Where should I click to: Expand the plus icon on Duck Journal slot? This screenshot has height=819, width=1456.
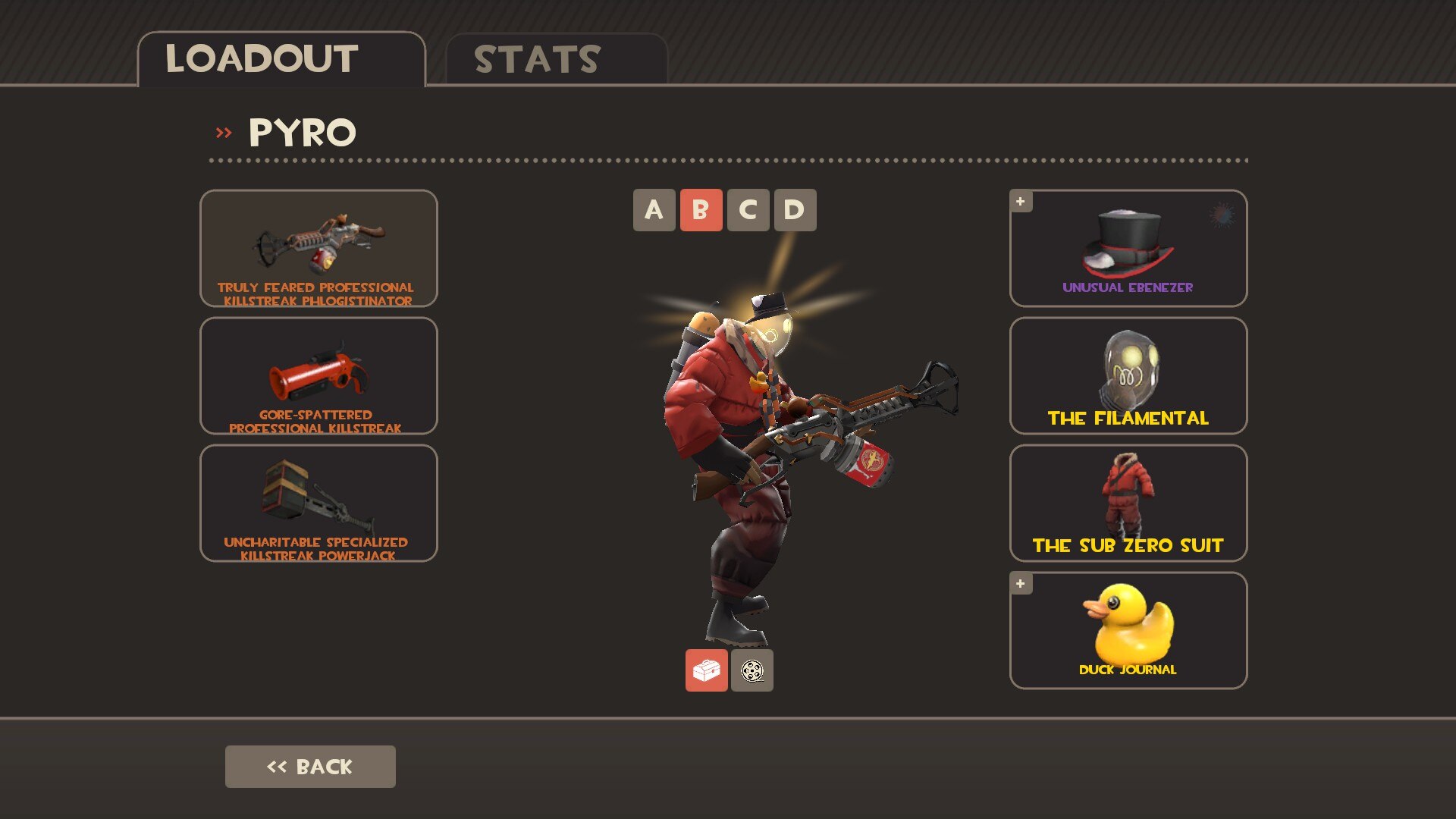click(x=1021, y=584)
